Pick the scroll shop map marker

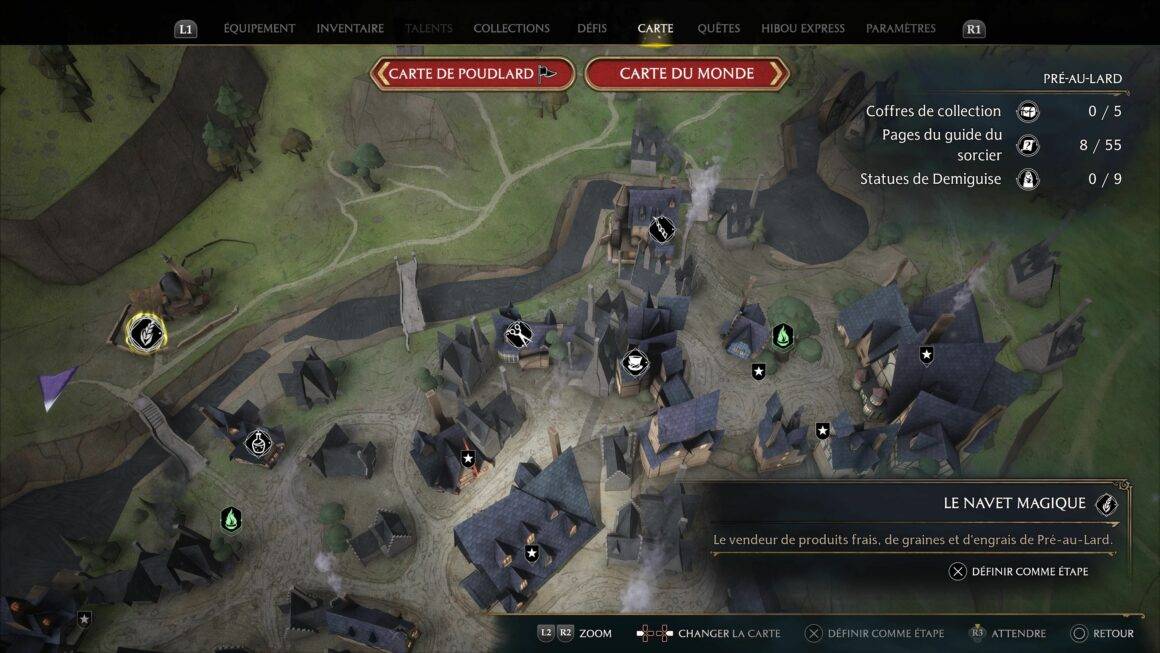(x=661, y=229)
